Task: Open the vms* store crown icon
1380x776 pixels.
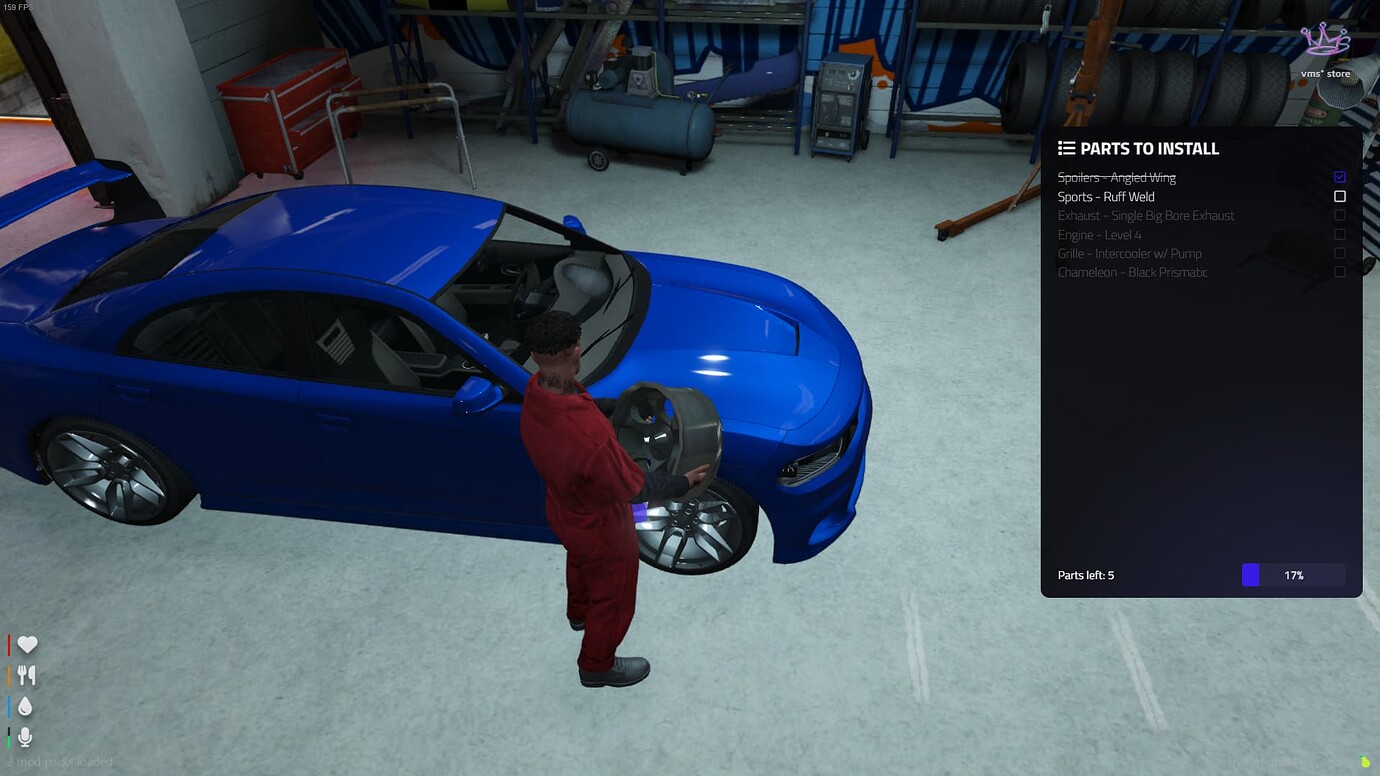Action: point(1326,40)
